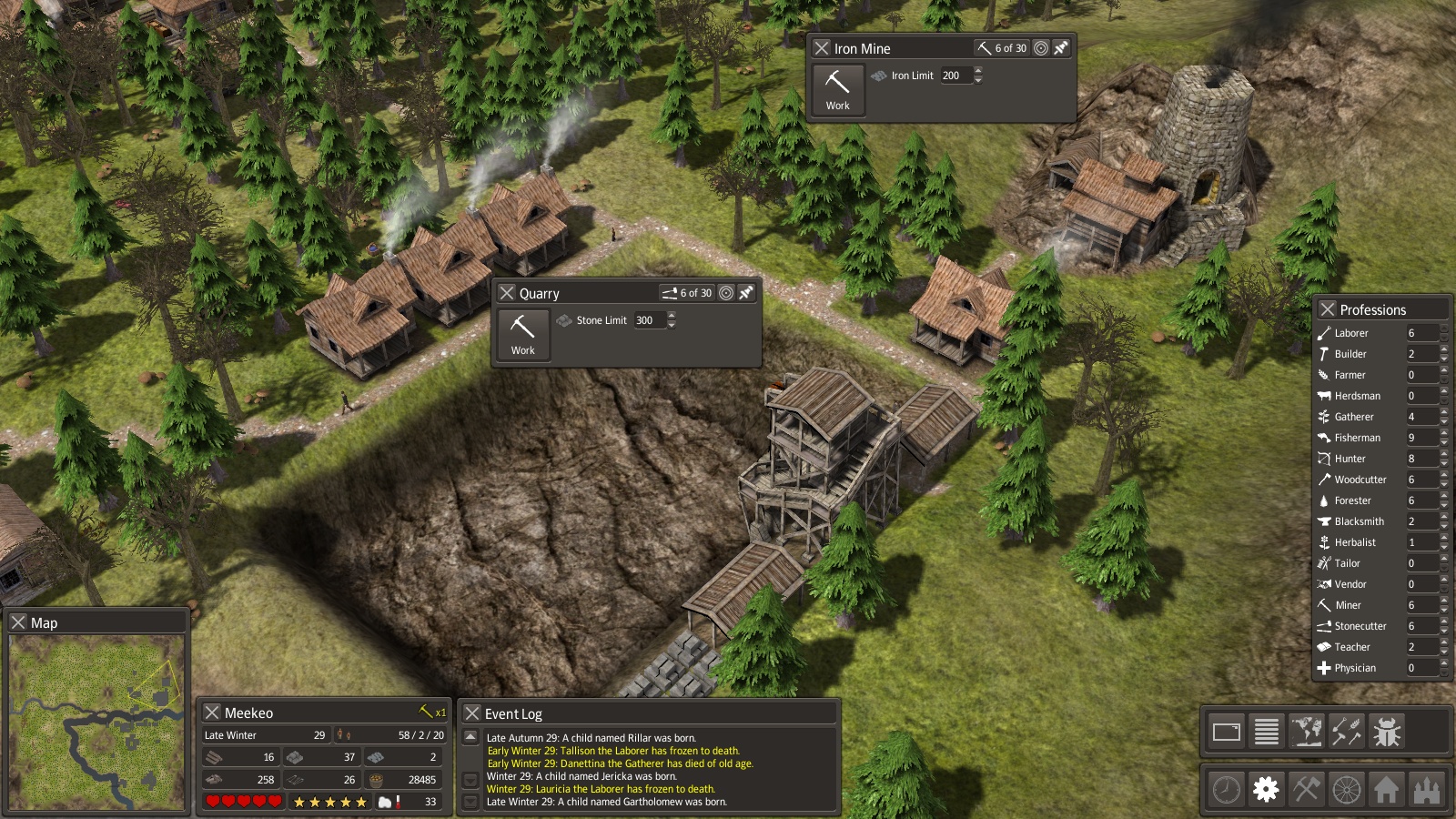Close the Iron Mine window
The image size is (1456, 819).
(822, 48)
